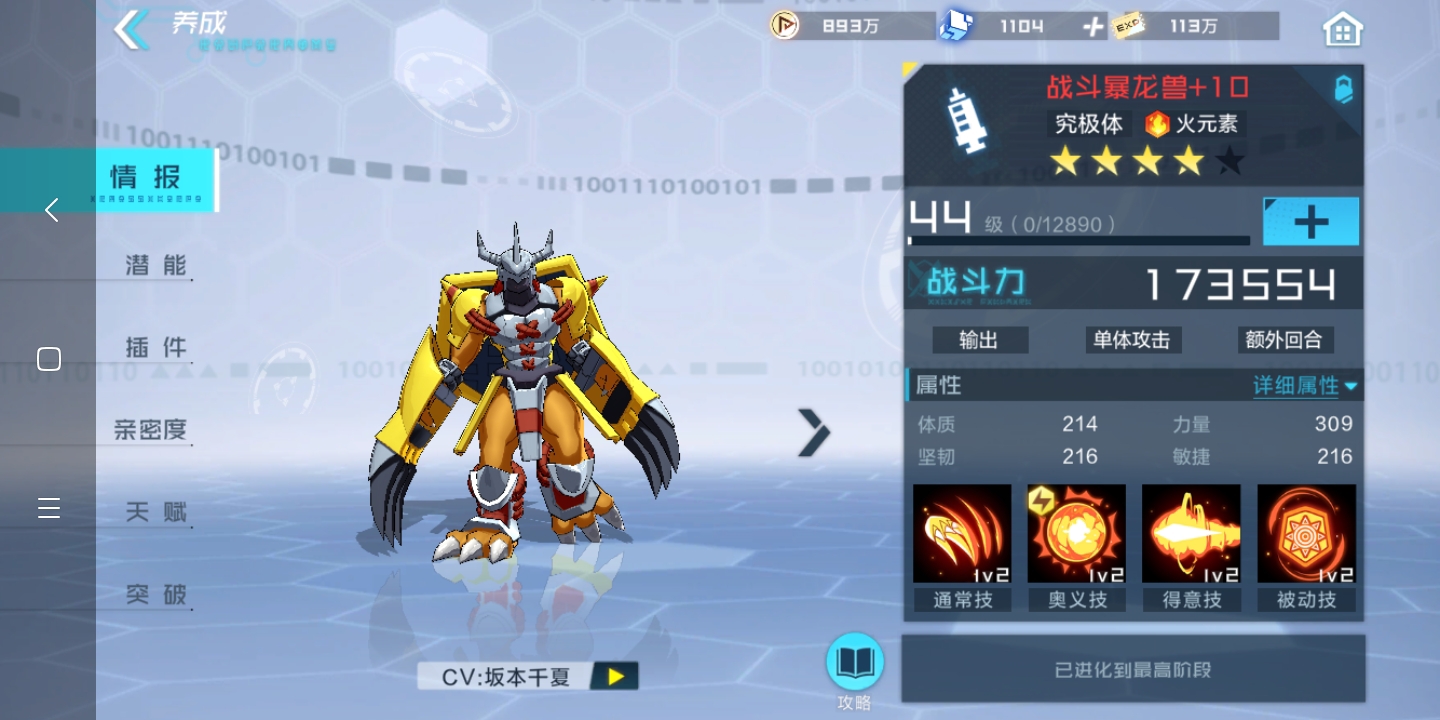
Task: Open the 天赋 tab
Action: click(x=156, y=512)
